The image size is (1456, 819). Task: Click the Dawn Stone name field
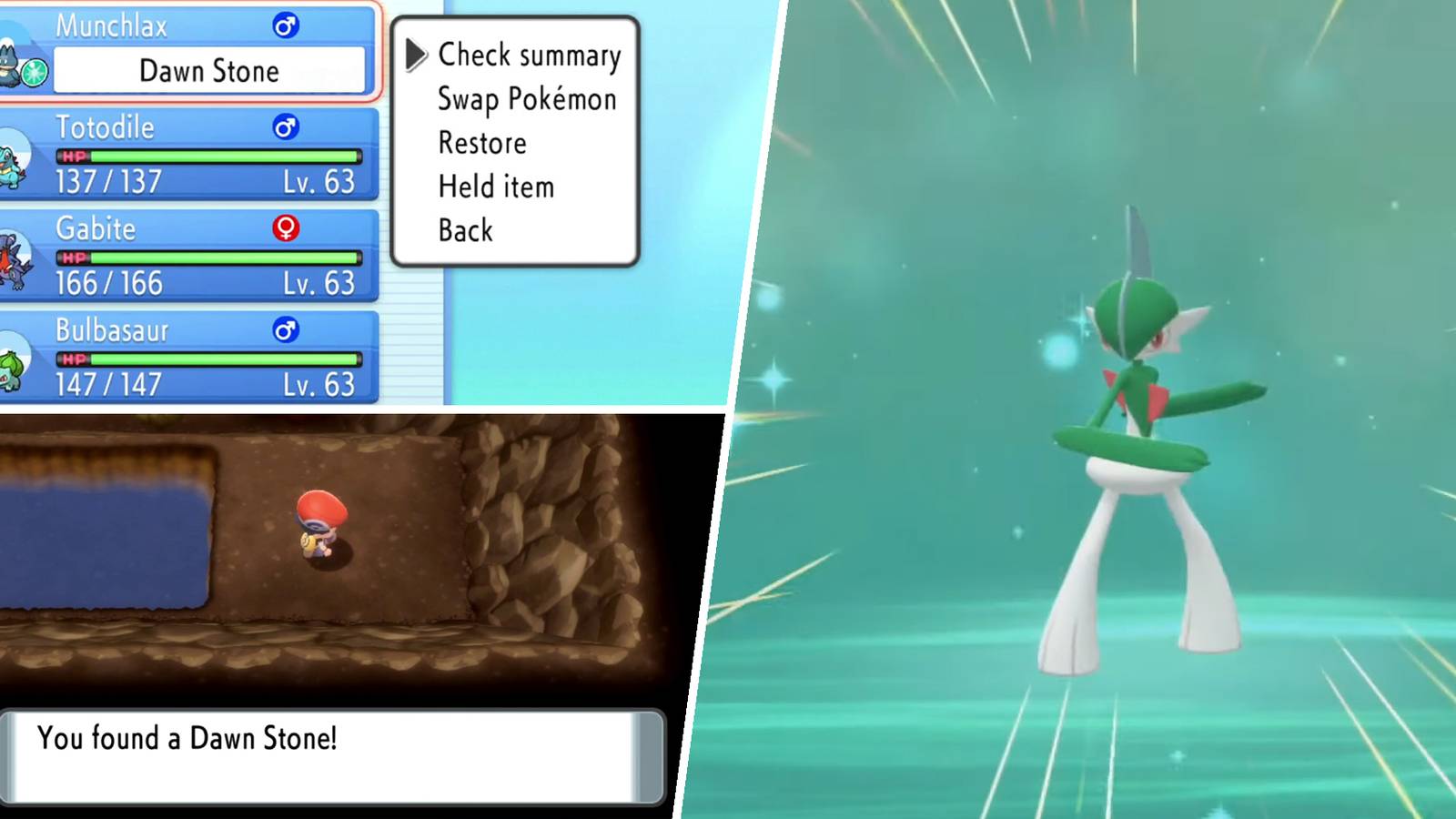pyautogui.click(x=211, y=71)
